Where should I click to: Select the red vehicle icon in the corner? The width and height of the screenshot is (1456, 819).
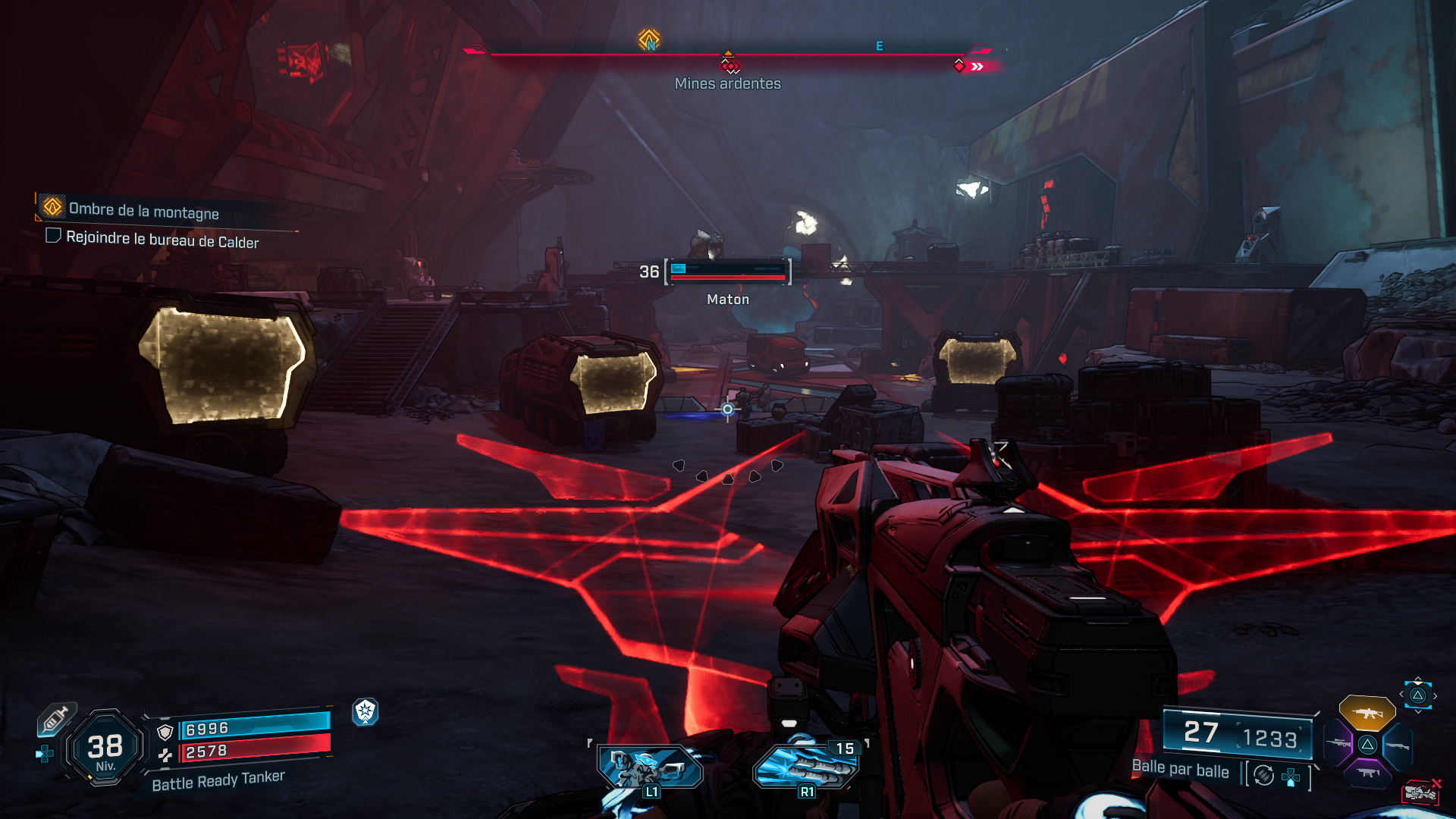click(1420, 792)
